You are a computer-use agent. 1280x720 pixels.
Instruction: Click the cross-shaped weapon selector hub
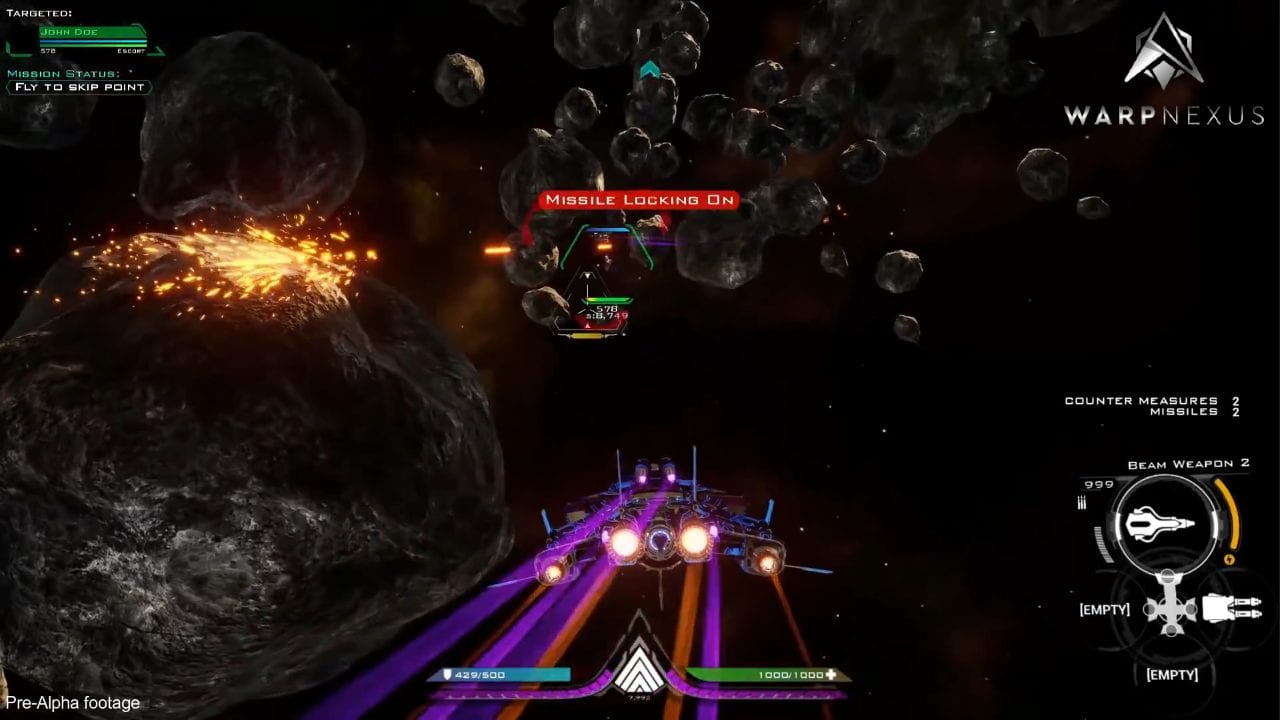point(1170,609)
